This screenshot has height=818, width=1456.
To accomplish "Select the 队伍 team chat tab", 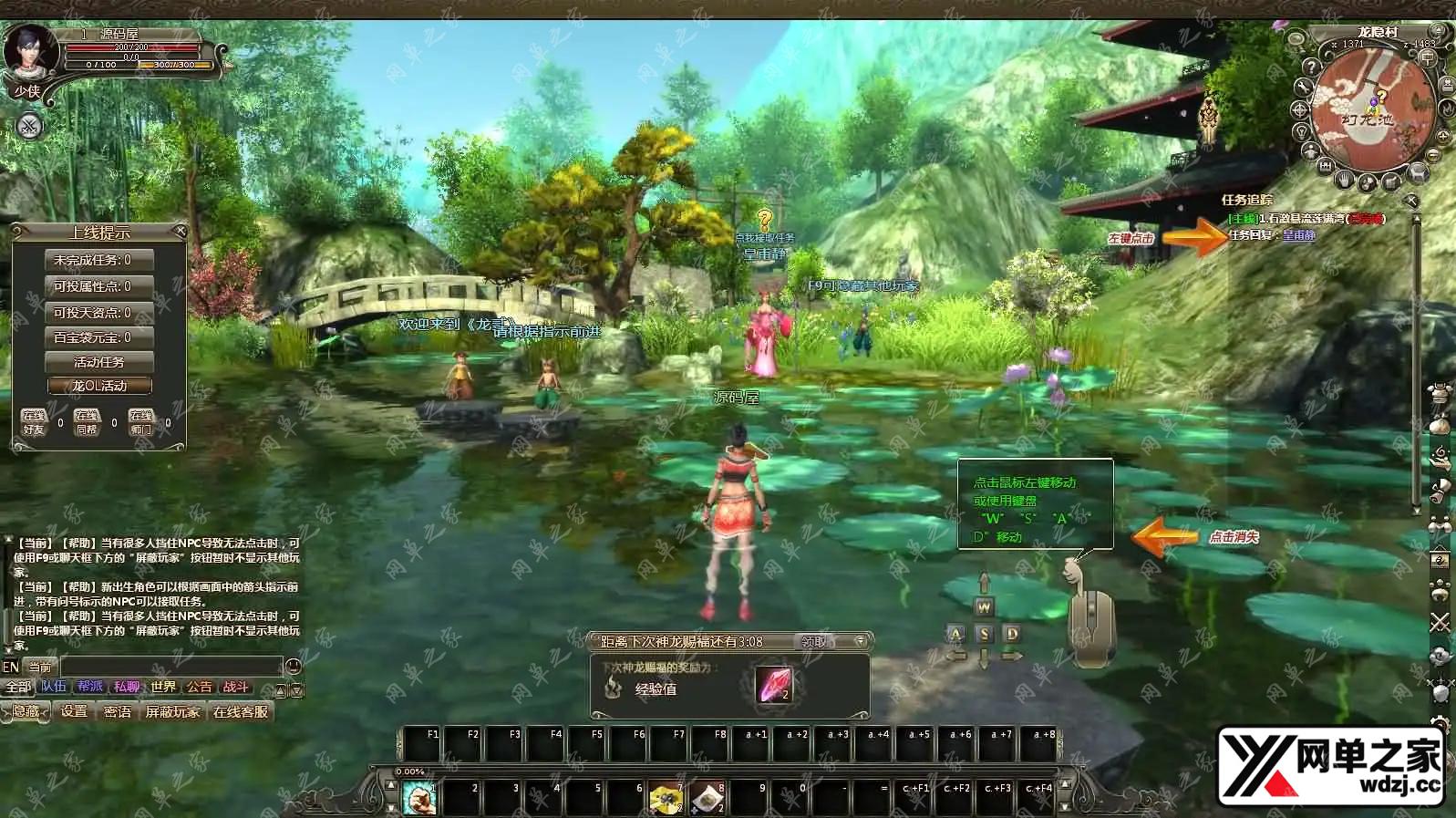I will click(x=54, y=688).
